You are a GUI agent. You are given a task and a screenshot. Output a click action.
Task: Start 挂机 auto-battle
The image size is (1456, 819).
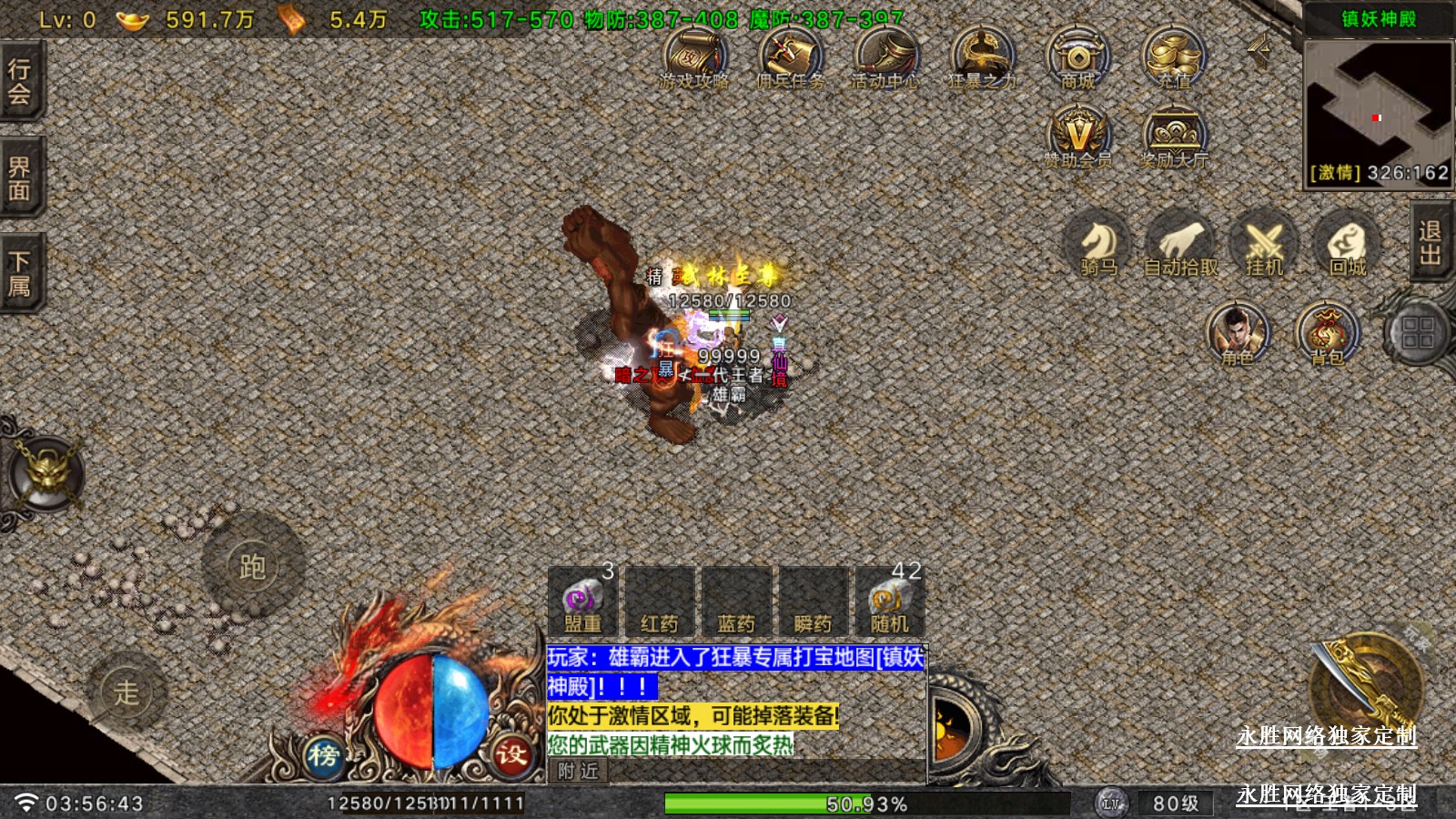click(1264, 244)
